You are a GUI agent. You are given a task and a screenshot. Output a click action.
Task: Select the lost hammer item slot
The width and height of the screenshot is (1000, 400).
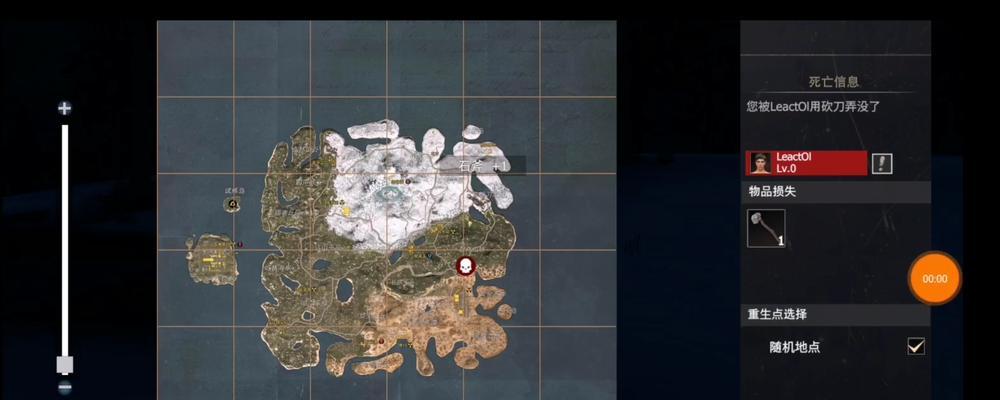pyautogui.click(x=766, y=228)
